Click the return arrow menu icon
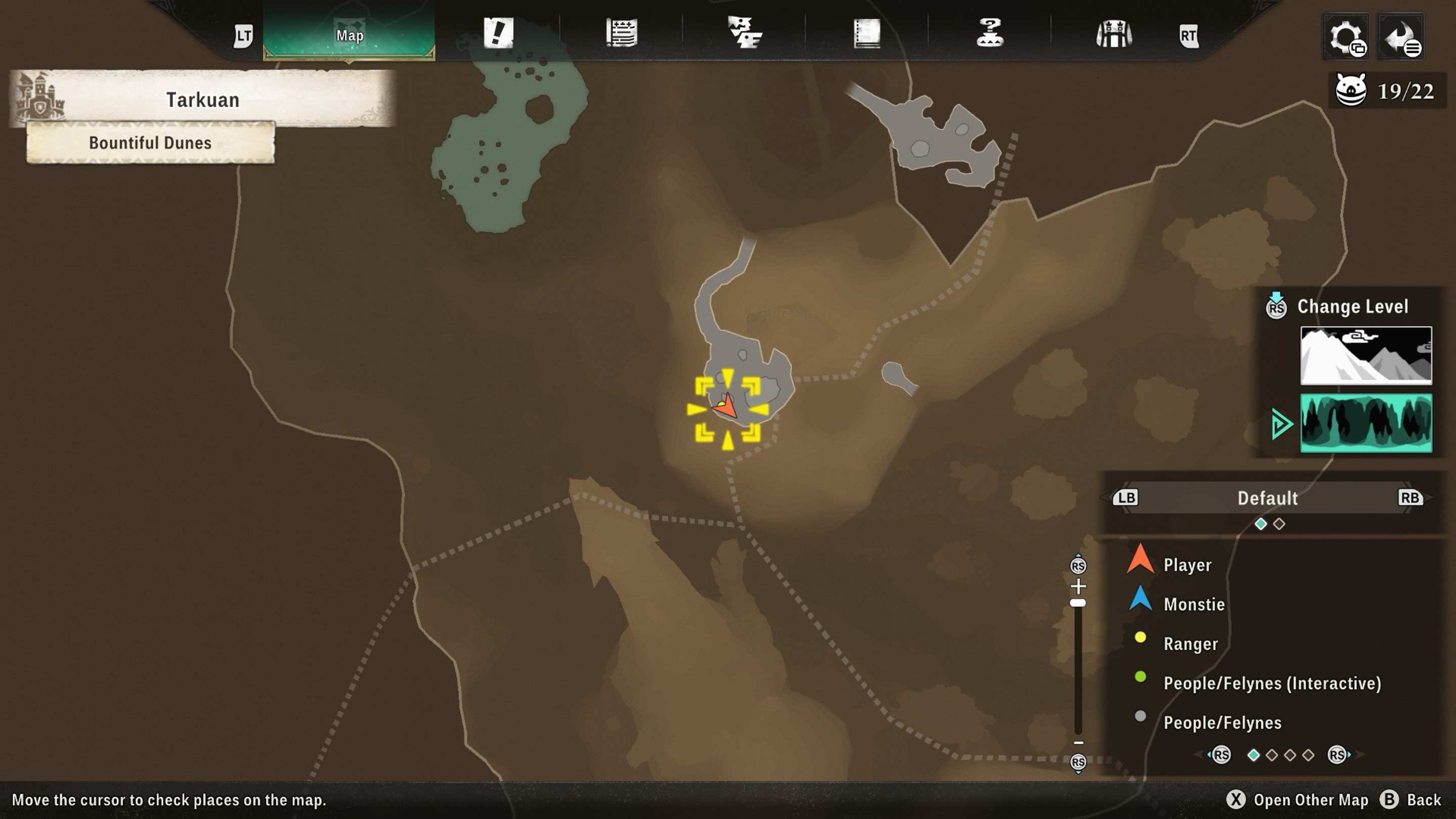This screenshot has height=819, width=1456. click(1400, 37)
